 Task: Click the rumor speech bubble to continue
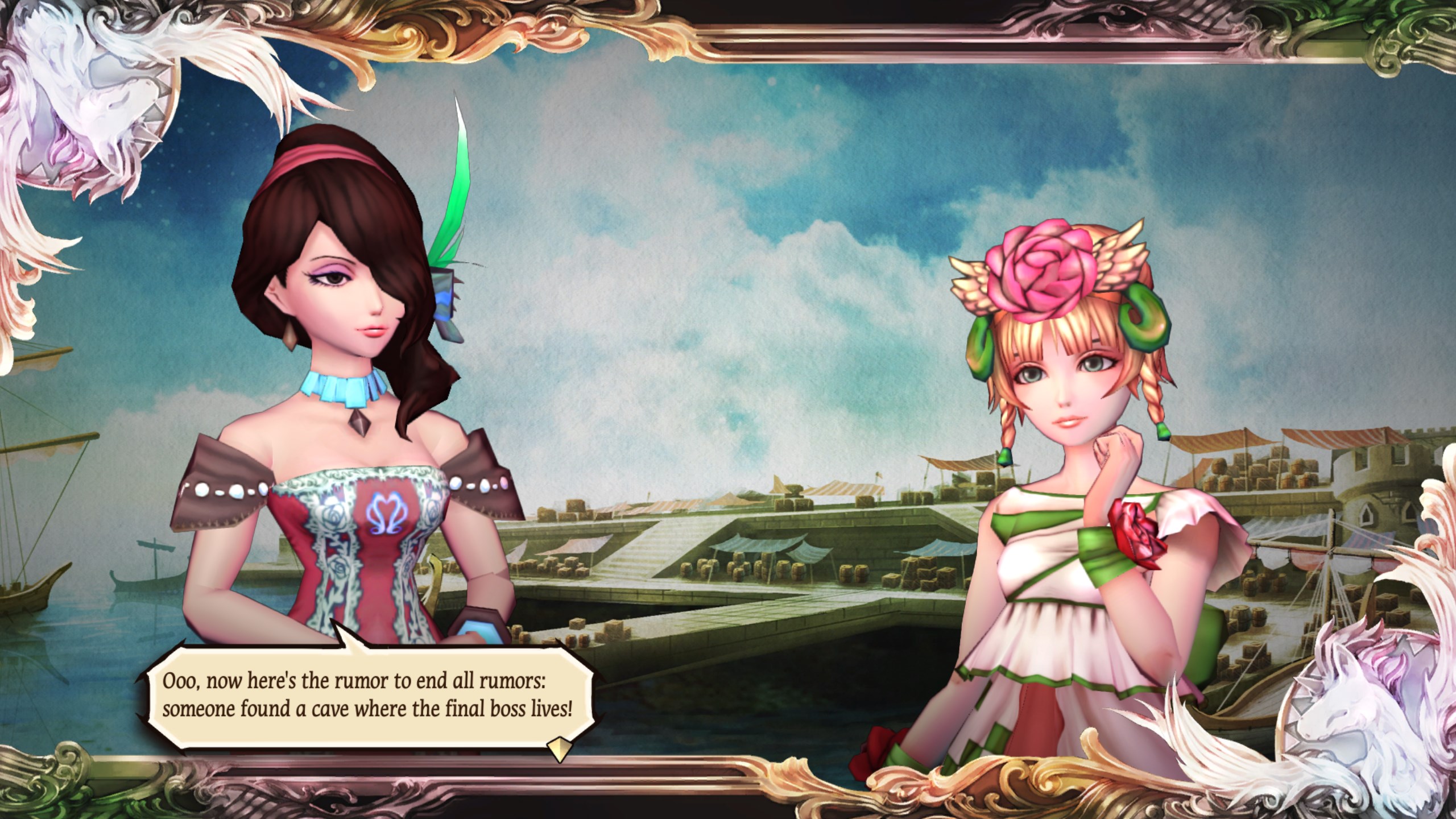click(x=368, y=696)
